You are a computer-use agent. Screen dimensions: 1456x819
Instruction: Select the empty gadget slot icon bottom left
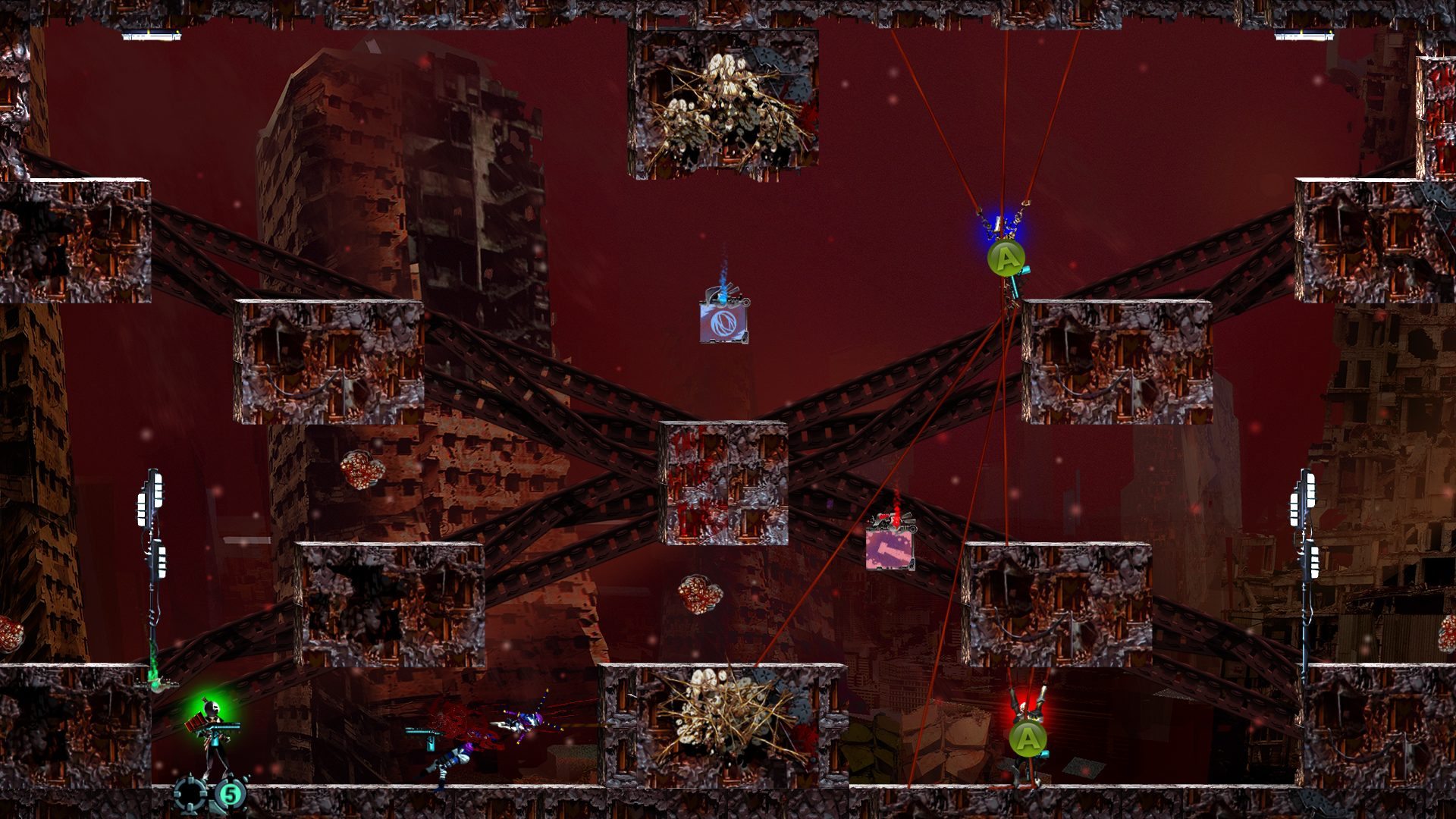[x=191, y=795]
